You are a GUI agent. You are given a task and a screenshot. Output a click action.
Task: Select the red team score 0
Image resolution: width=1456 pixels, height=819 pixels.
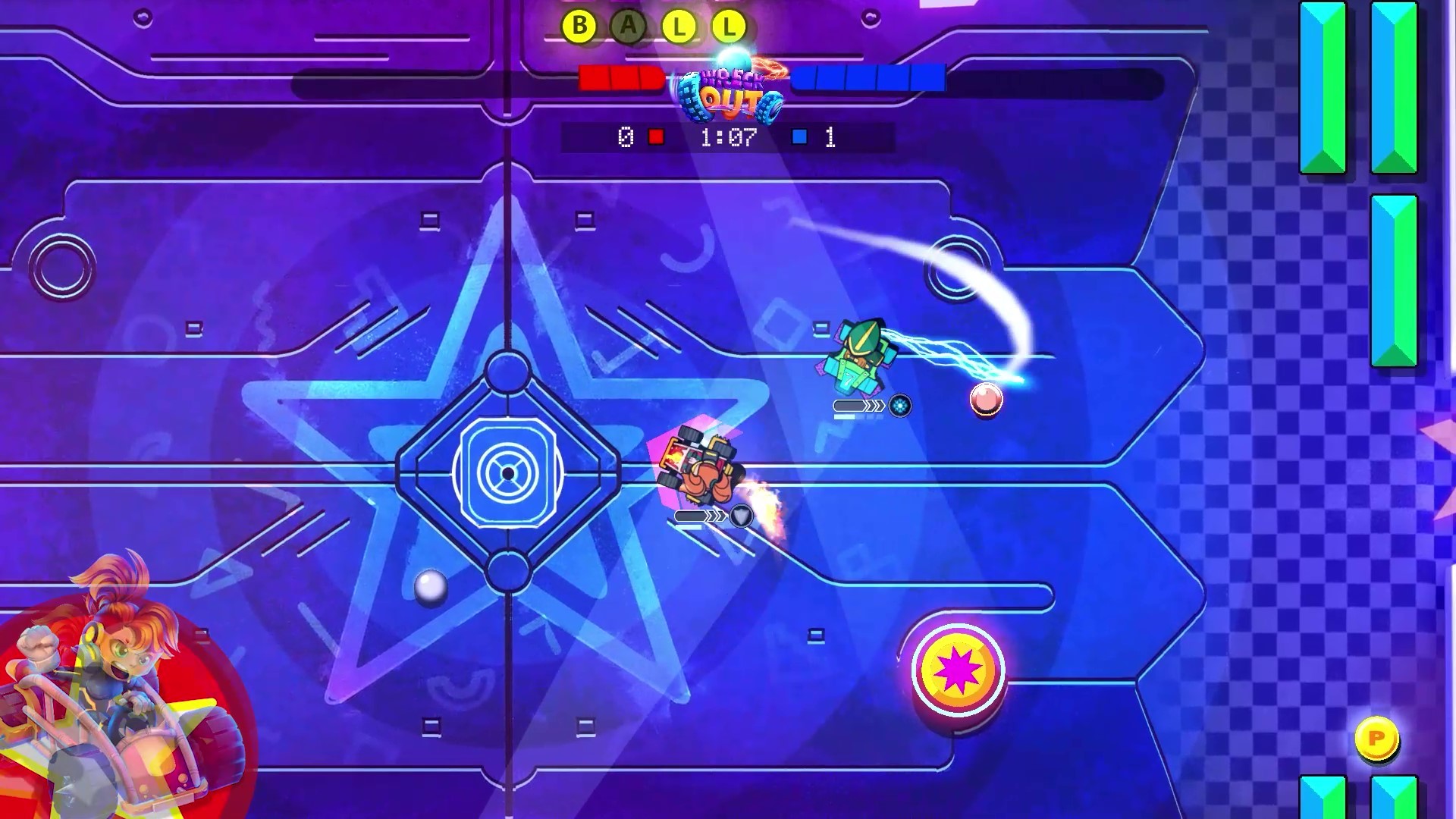click(626, 136)
